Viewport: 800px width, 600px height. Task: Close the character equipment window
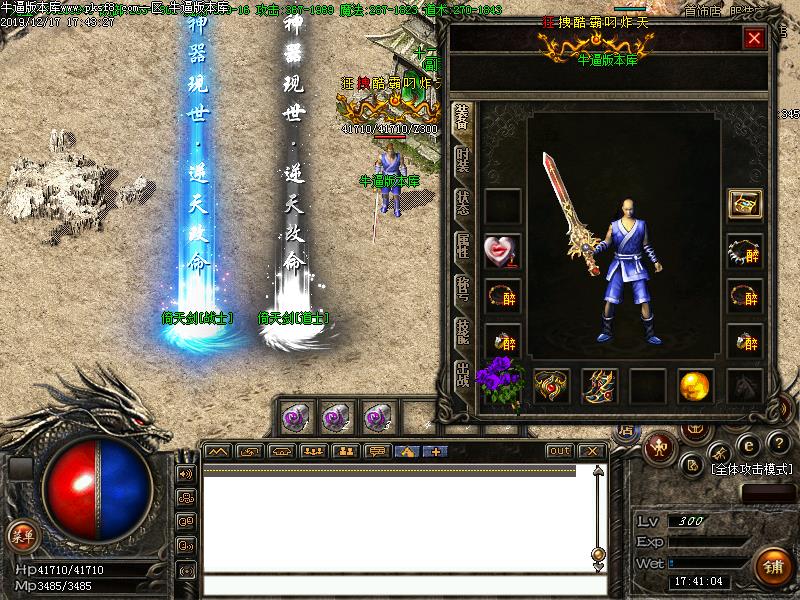point(754,39)
